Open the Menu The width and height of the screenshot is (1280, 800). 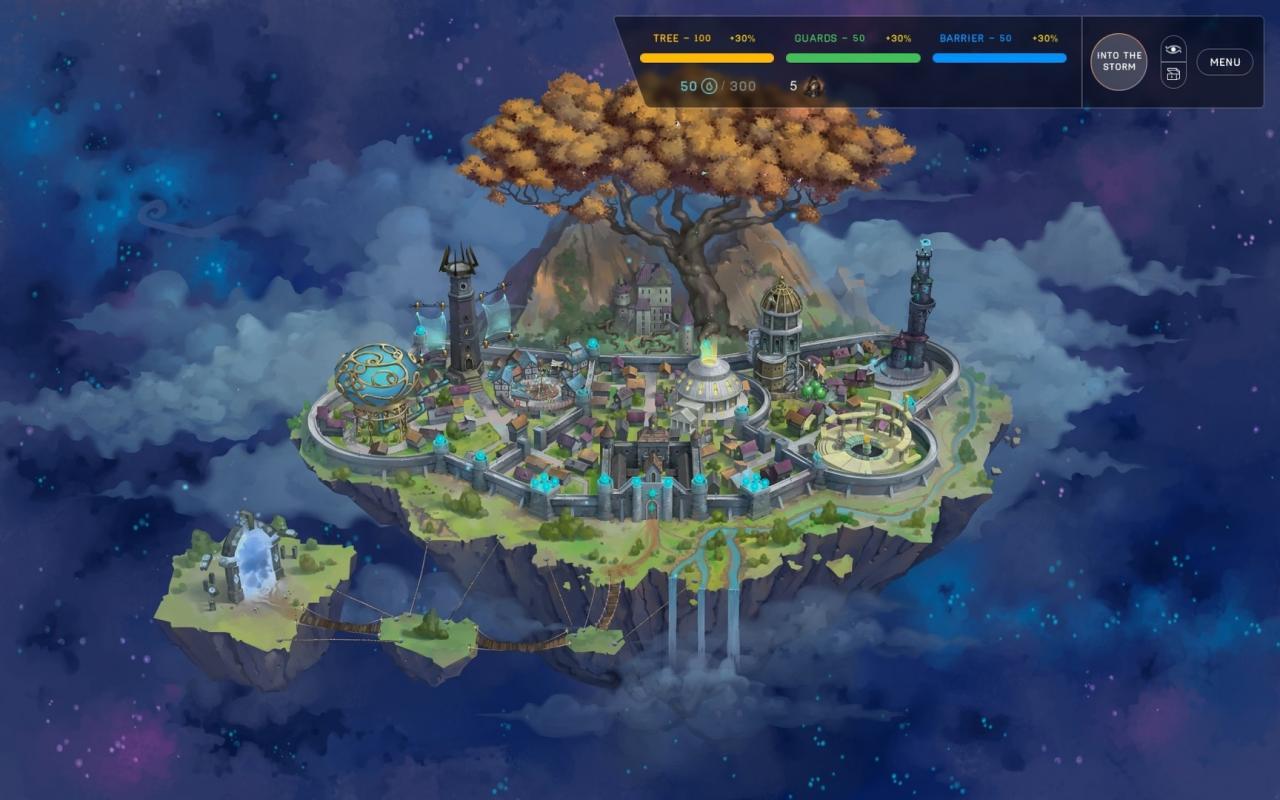1223,61
